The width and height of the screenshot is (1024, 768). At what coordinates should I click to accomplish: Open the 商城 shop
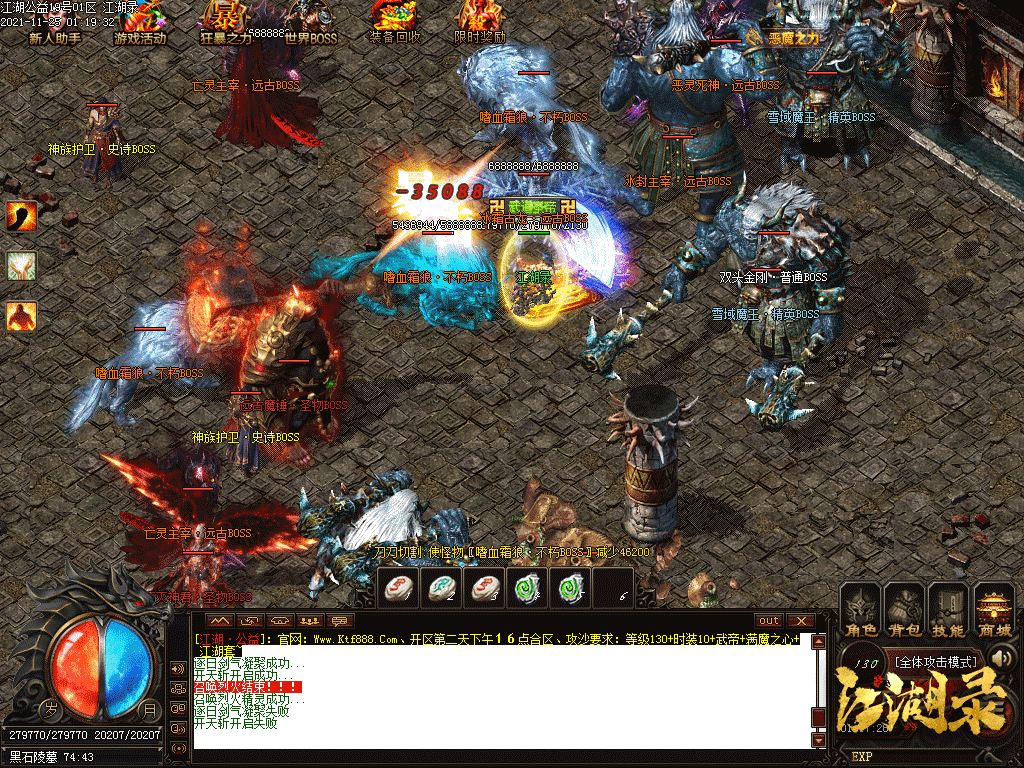click(993, 610)
